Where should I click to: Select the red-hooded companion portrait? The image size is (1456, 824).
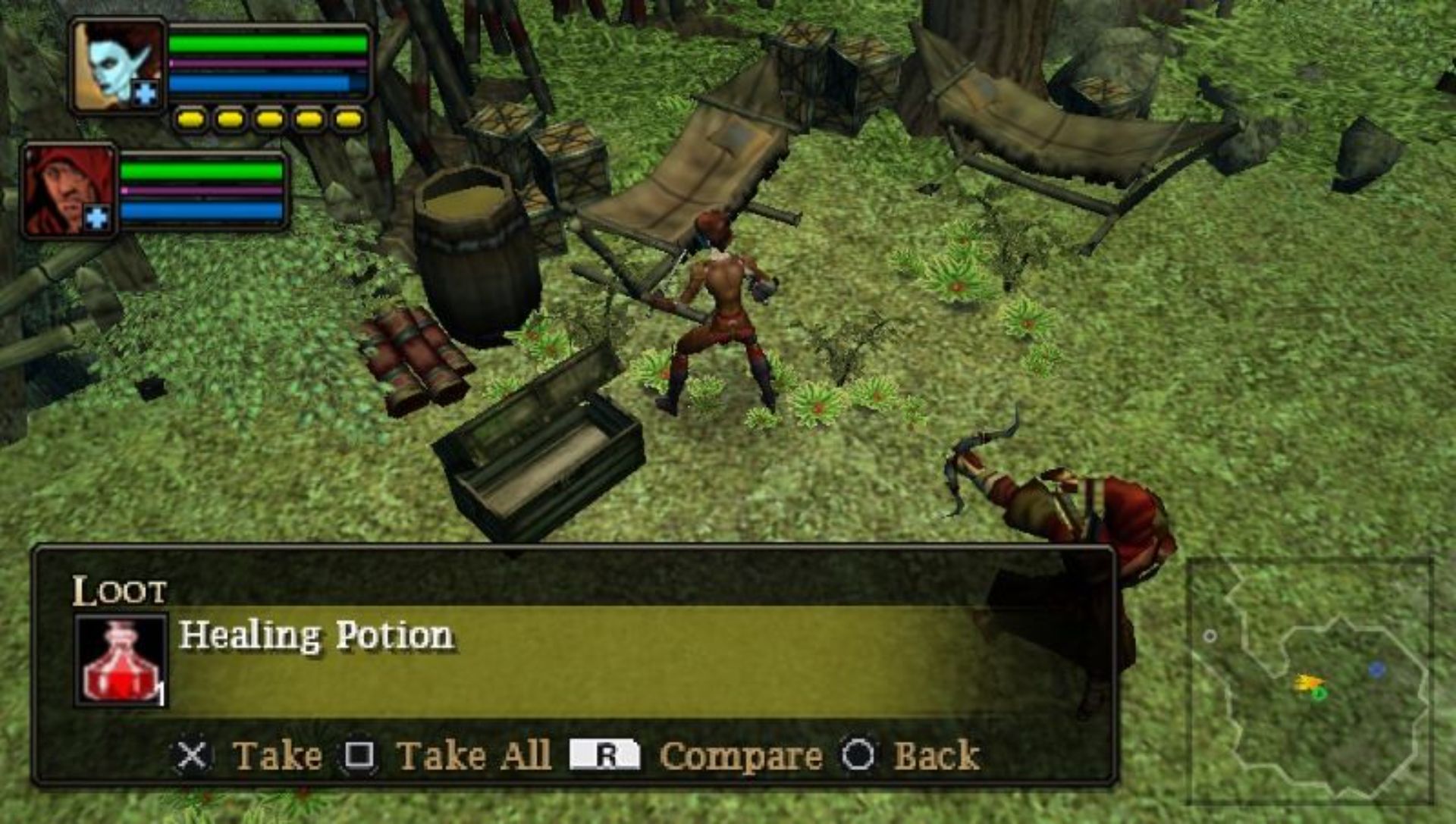pyautogui.click(x=68, y=191)
